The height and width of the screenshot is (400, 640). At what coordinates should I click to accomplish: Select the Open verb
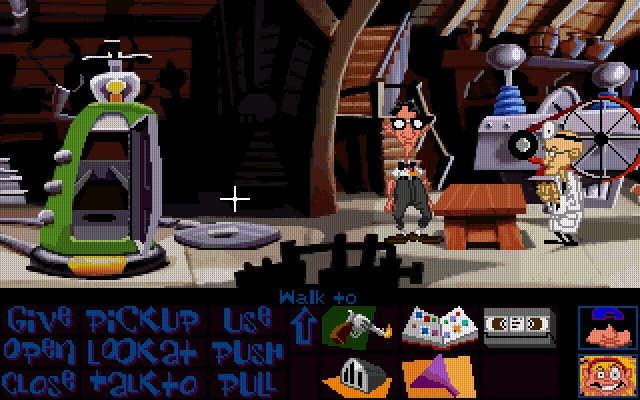[39, 351]
